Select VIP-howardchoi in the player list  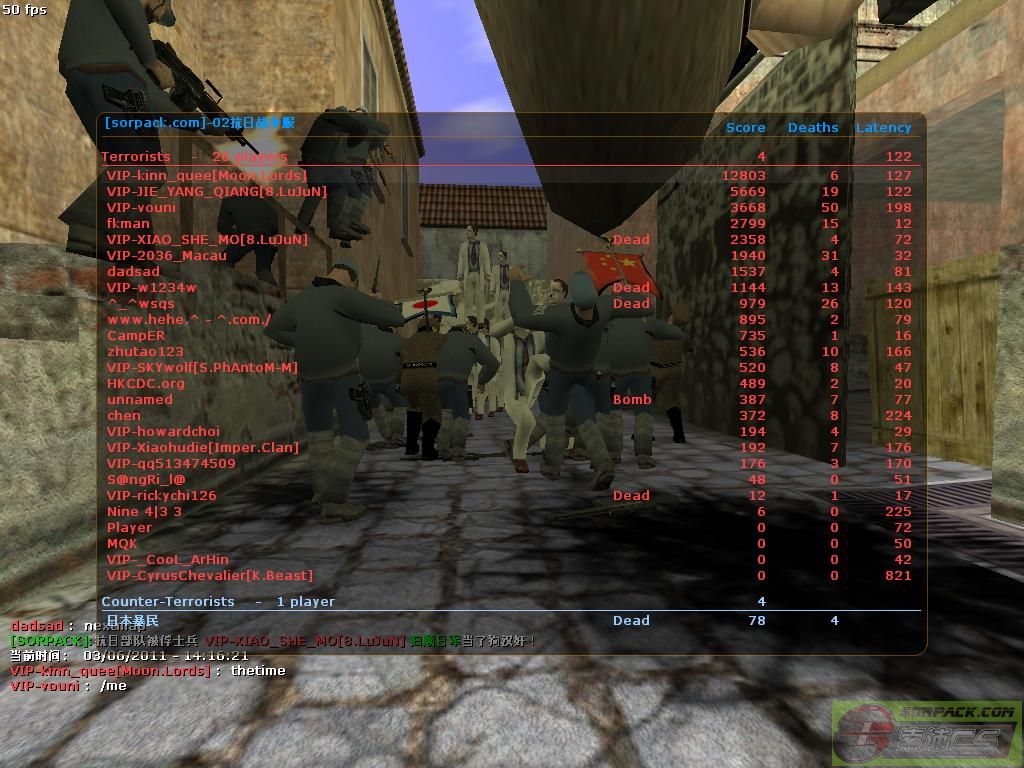(163, 432)
